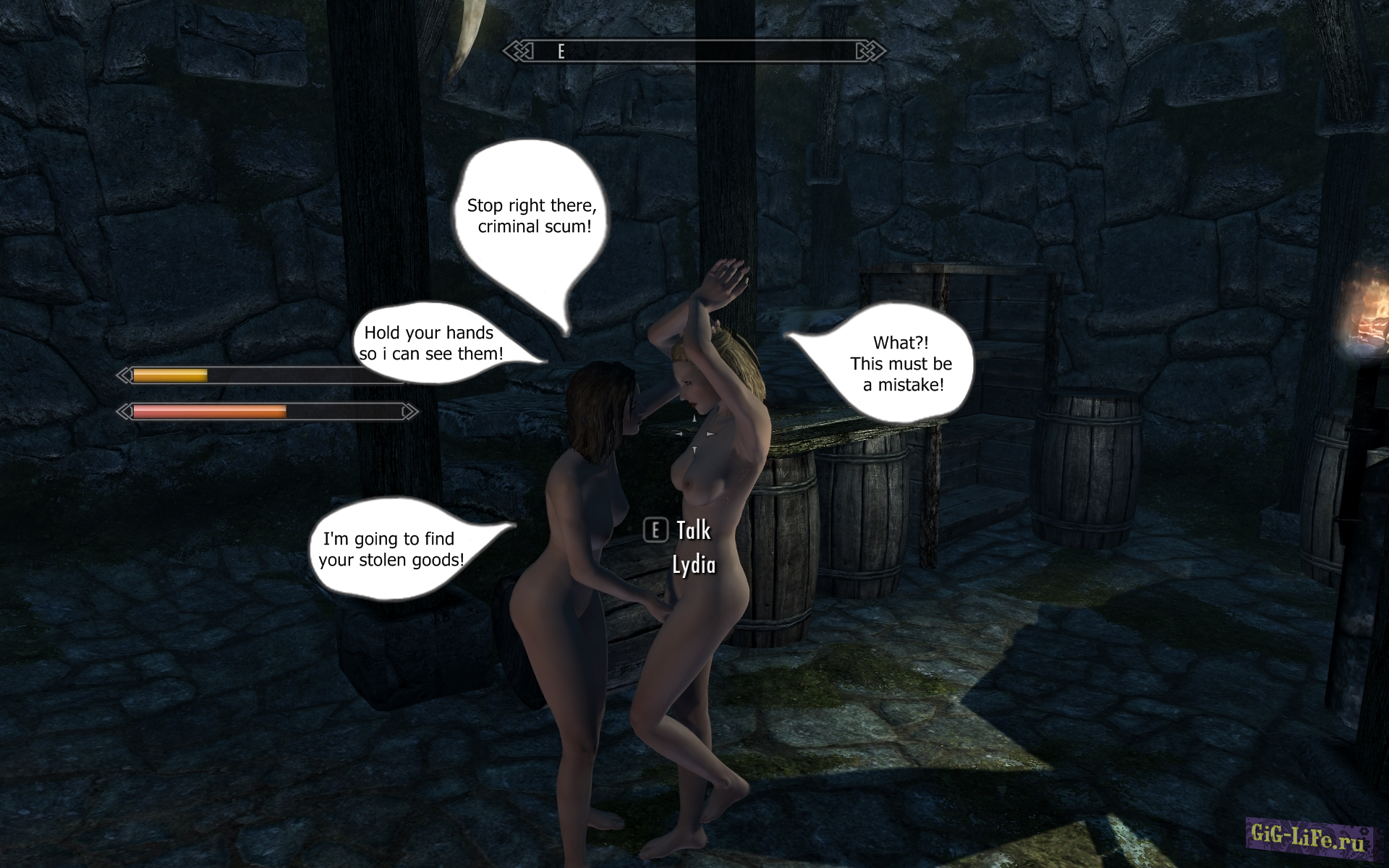Click the E key prompt icon near Lydia

pyautogui.click(x=655, y=531)
